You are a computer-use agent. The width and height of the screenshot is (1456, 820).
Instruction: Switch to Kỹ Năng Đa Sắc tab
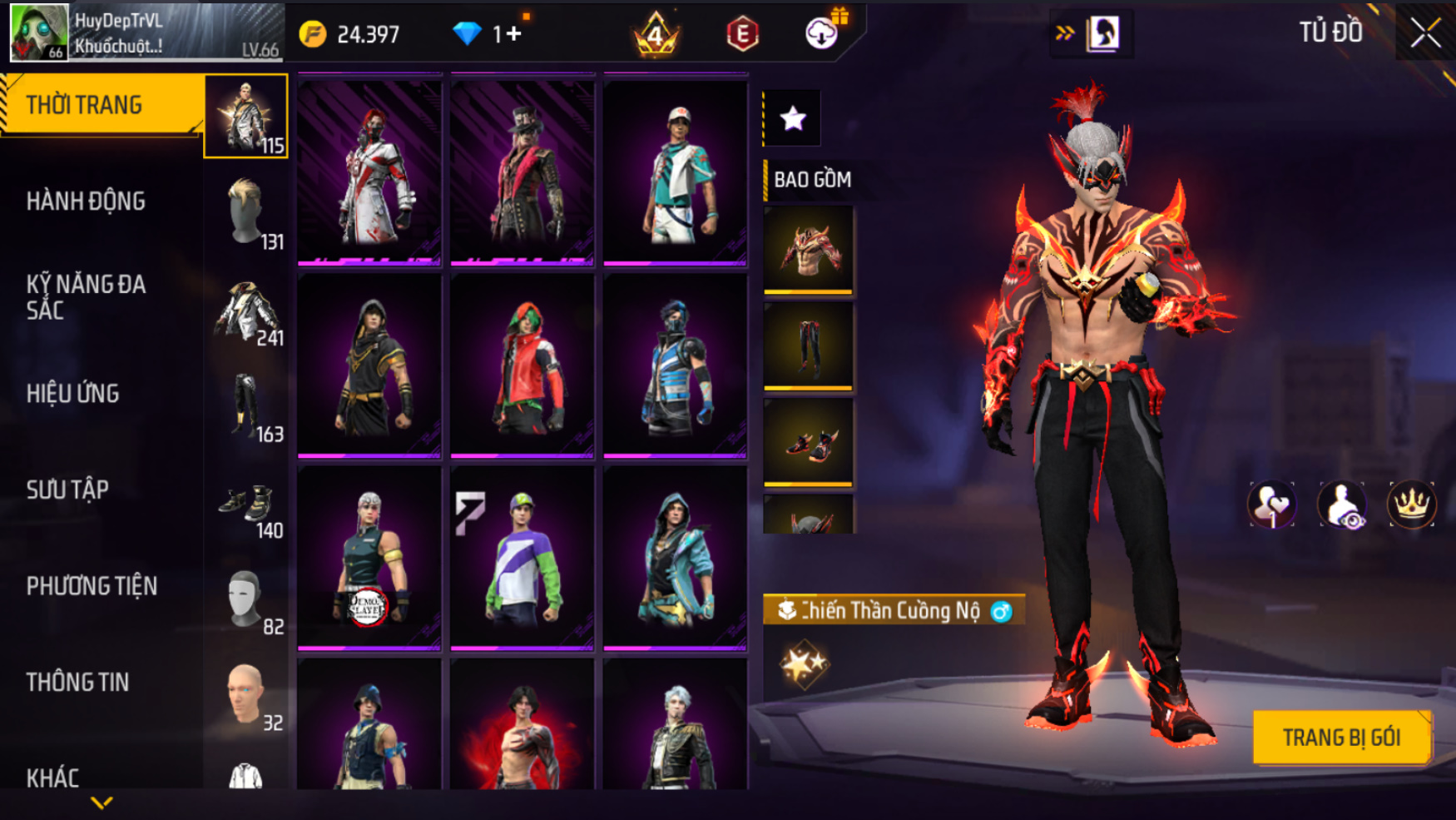pos(87,297)
